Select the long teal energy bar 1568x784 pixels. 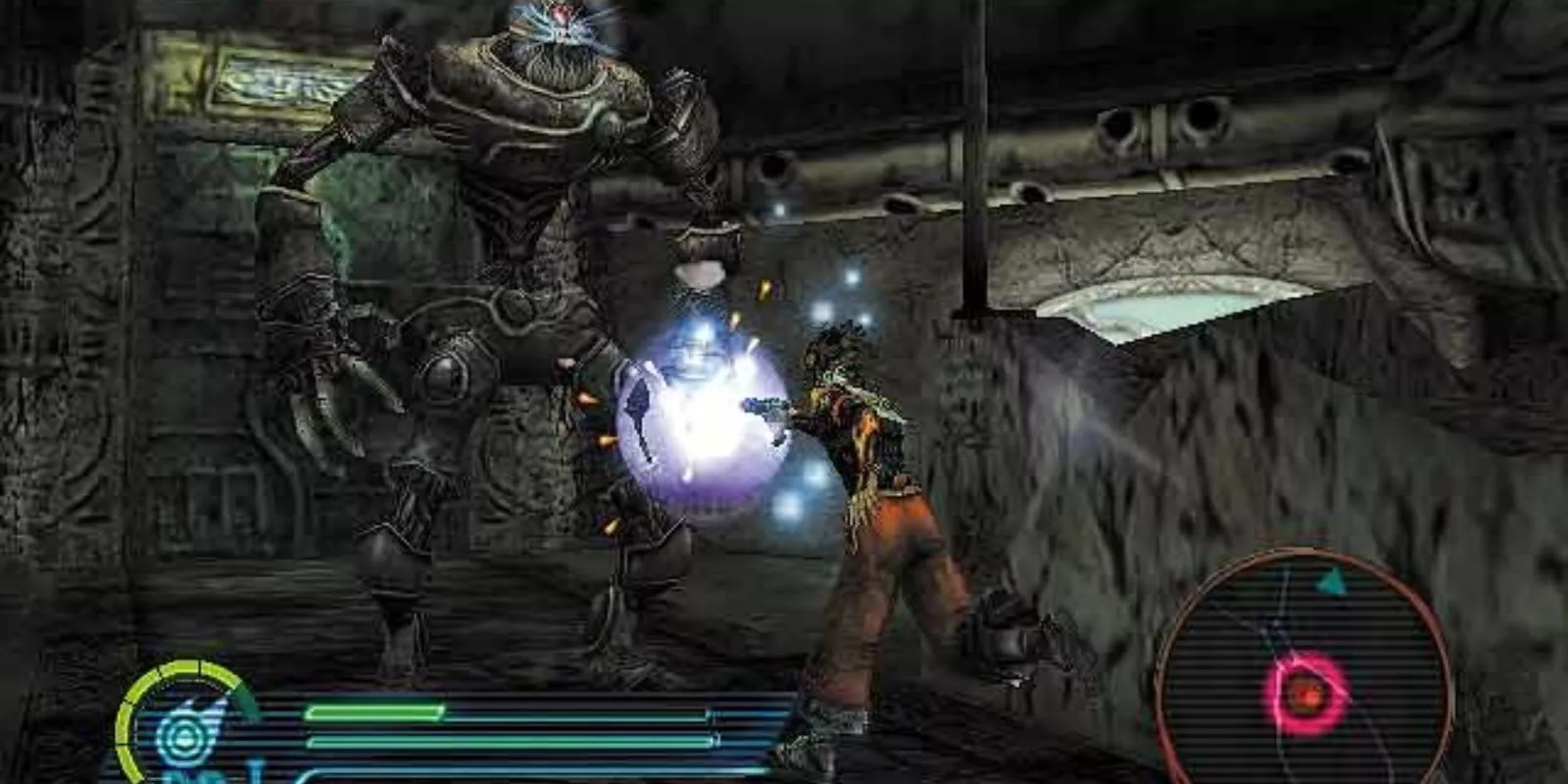510,742
